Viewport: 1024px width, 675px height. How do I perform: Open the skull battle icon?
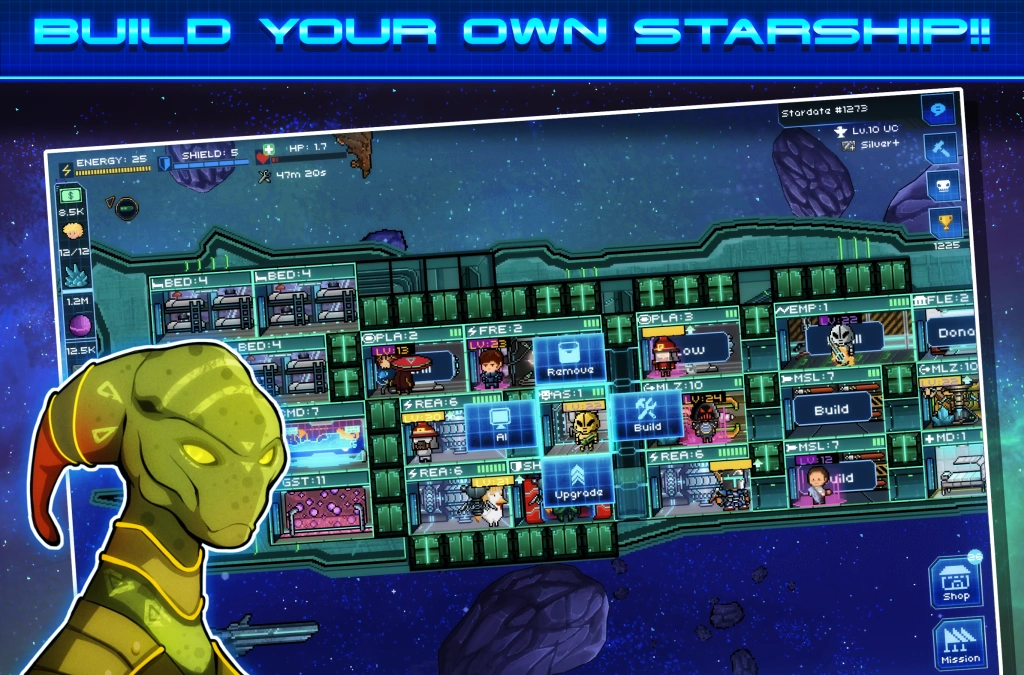[943, 185]
